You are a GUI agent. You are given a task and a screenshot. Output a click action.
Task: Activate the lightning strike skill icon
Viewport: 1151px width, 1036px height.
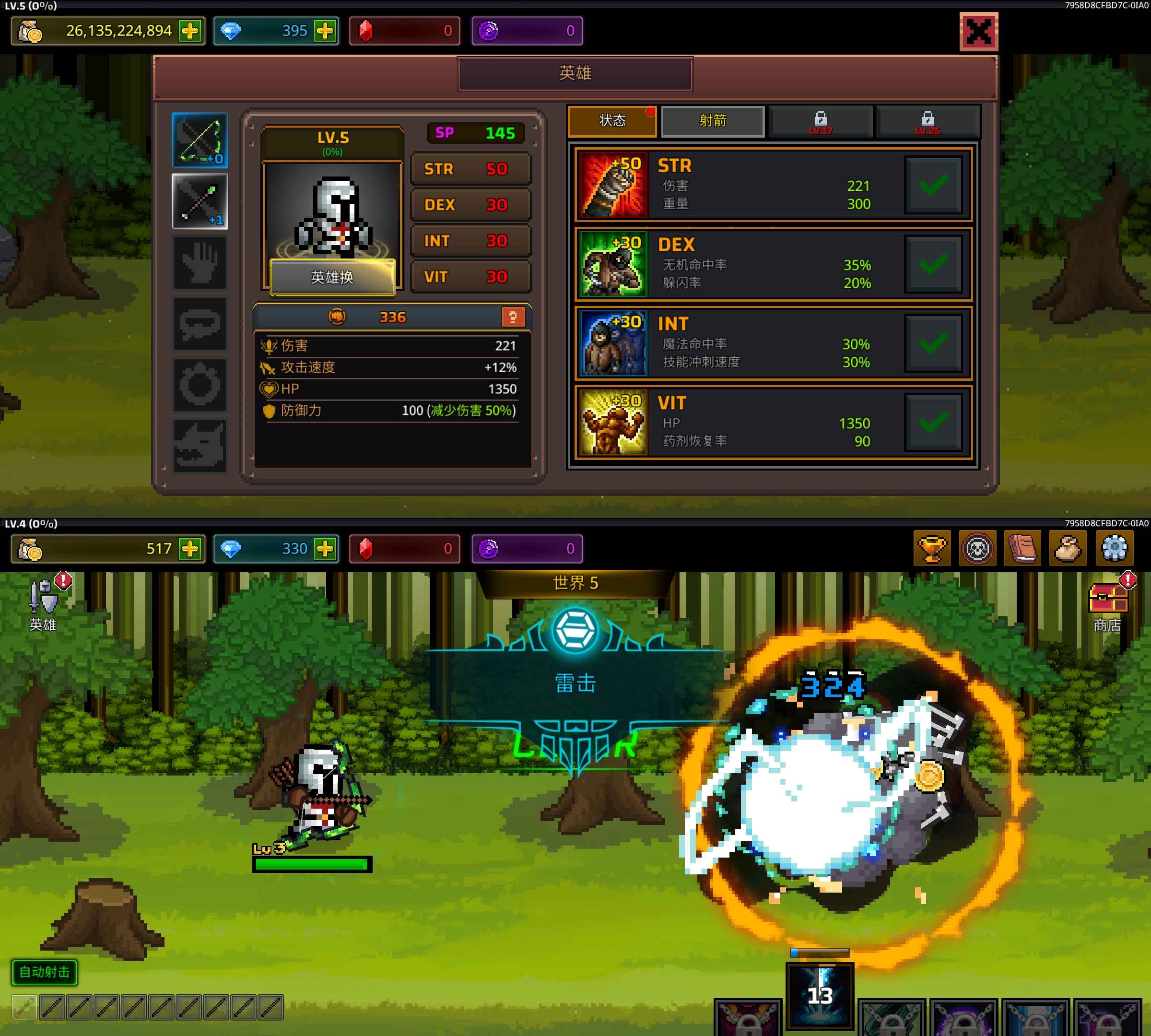coord(820,996)
